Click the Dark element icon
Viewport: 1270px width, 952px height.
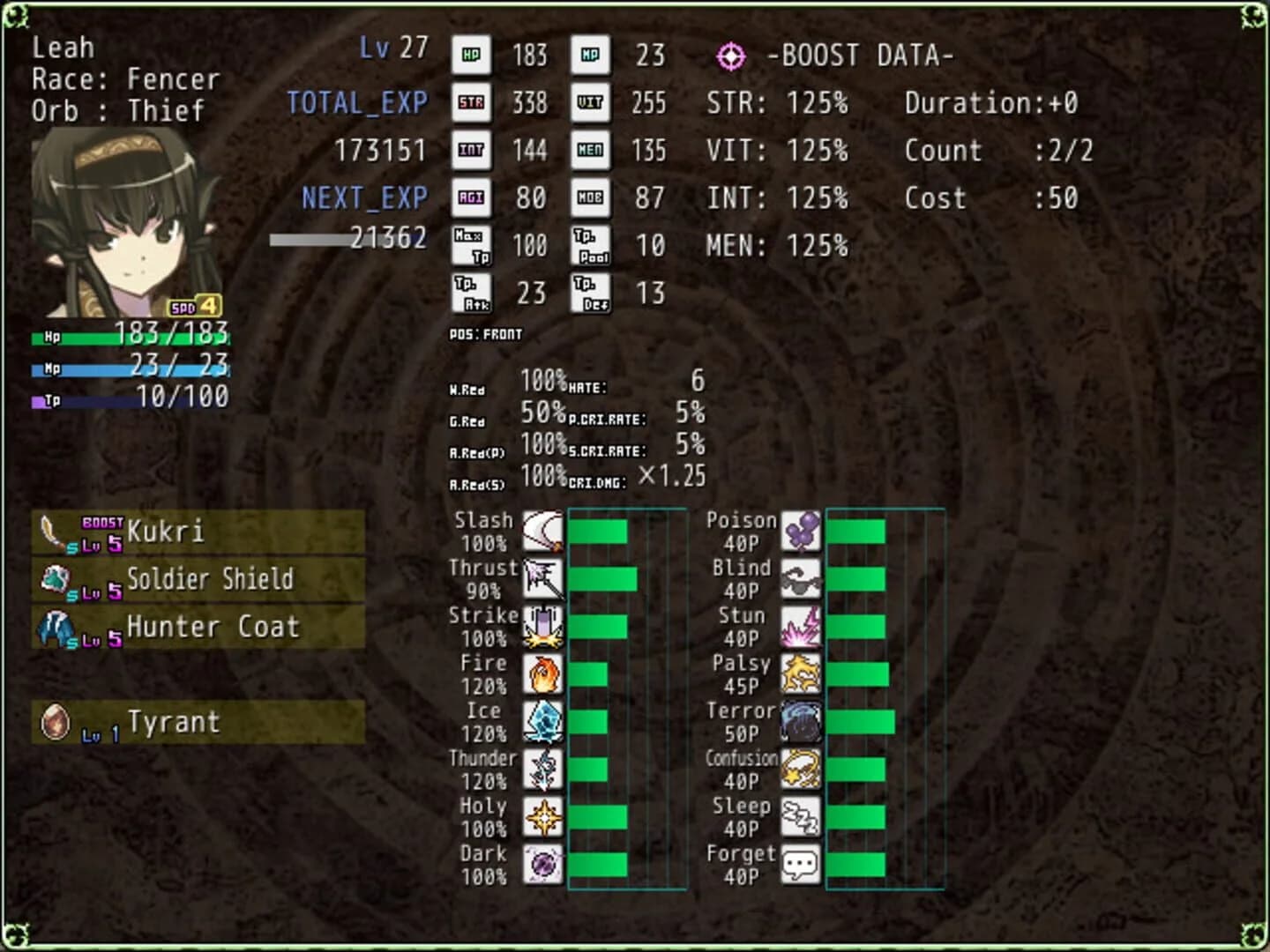point(544,863)
